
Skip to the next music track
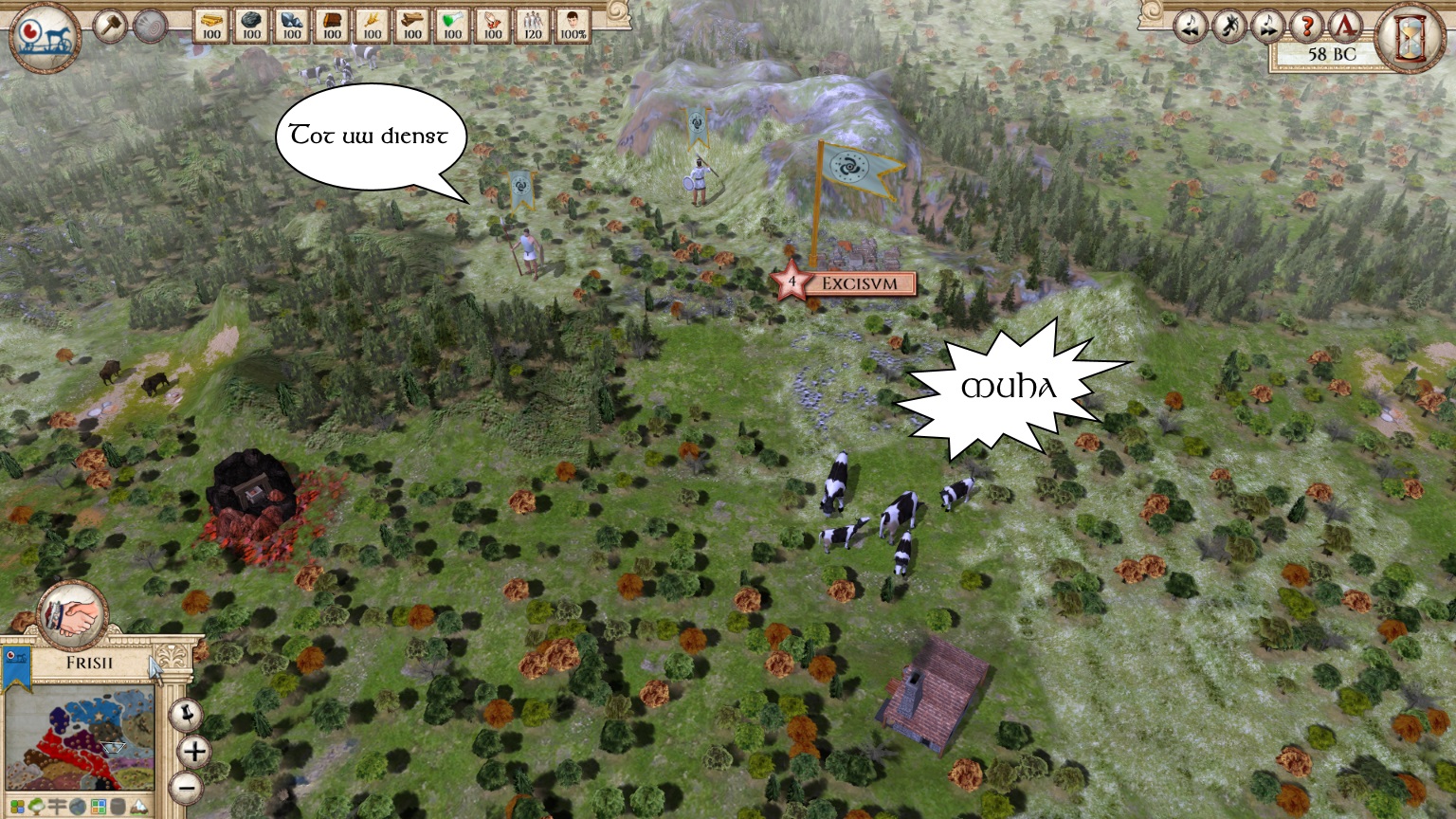pyautogui.click(x=1267, y=26)
